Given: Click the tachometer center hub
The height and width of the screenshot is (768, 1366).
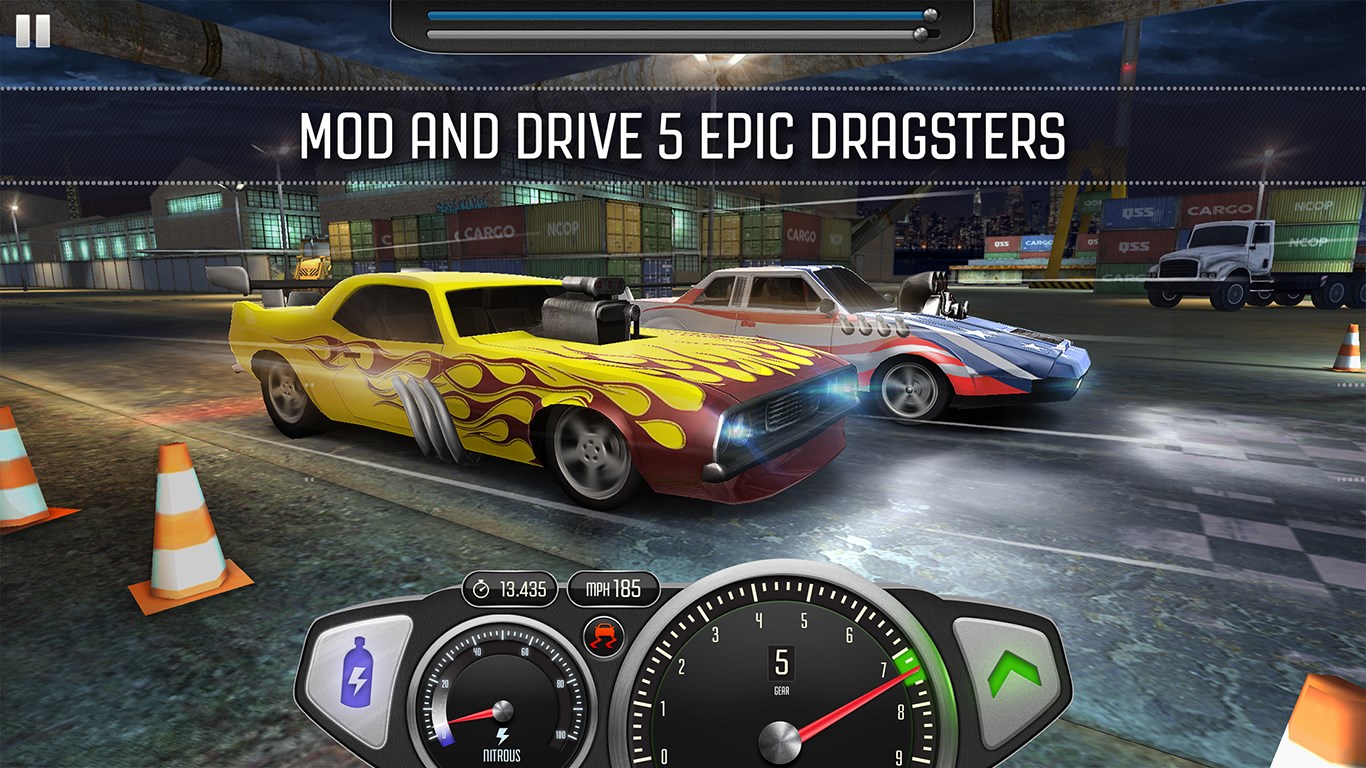Looking at the screenshot, I should point(781,740).
